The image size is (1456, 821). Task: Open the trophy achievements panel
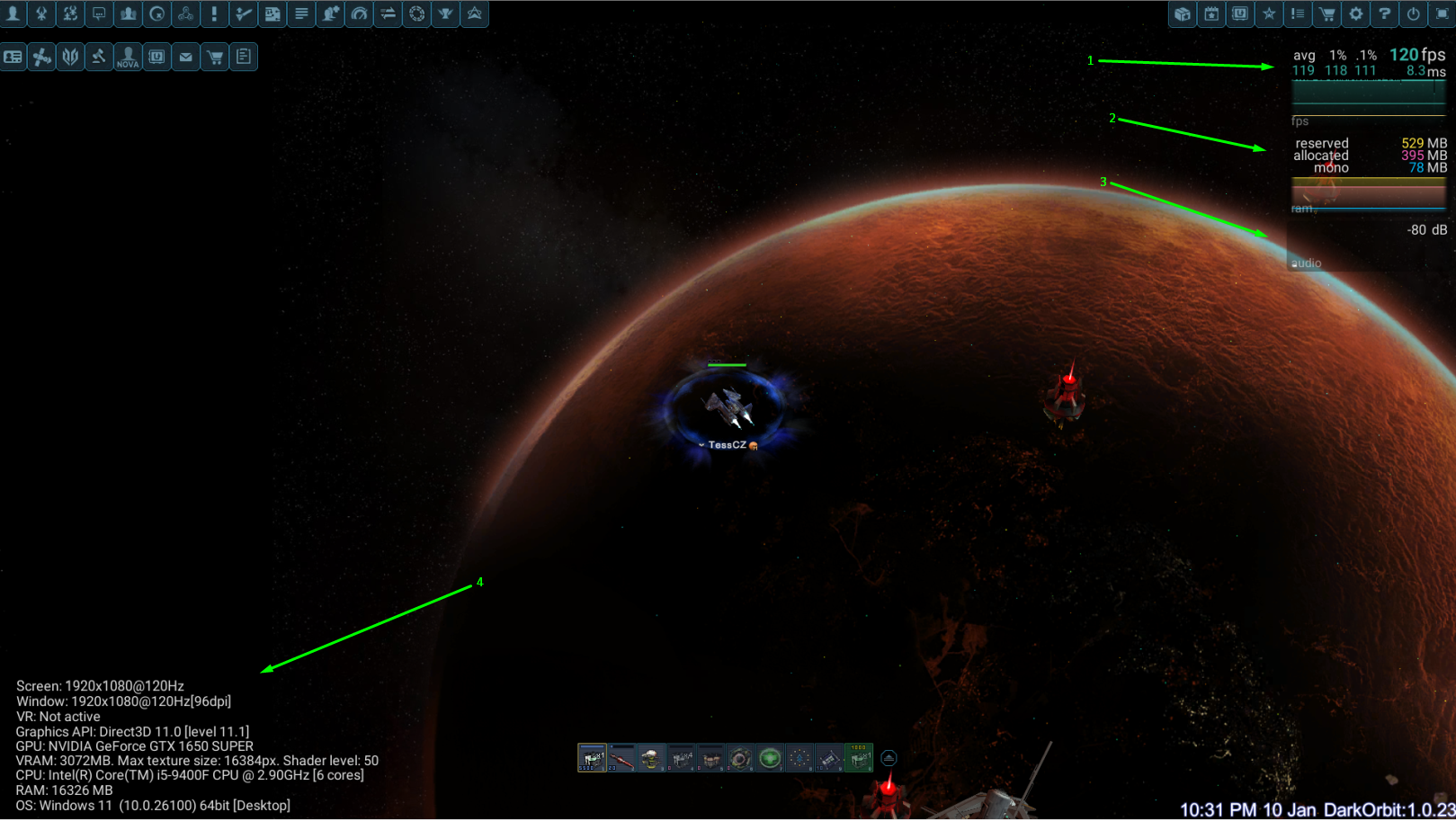click(x=445, y=13)
